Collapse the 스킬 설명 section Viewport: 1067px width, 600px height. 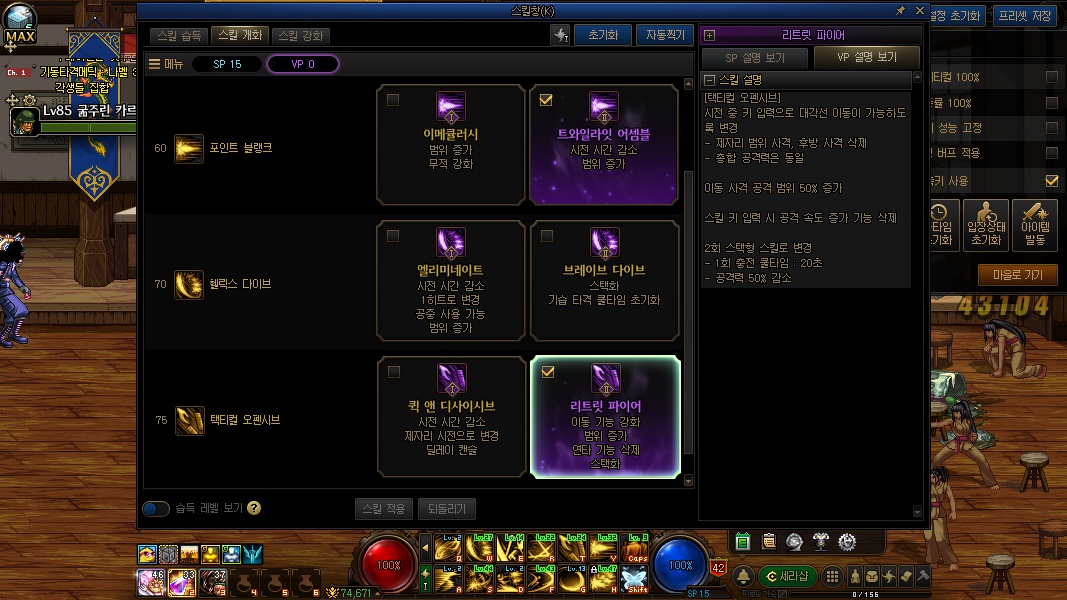point(710,80)
